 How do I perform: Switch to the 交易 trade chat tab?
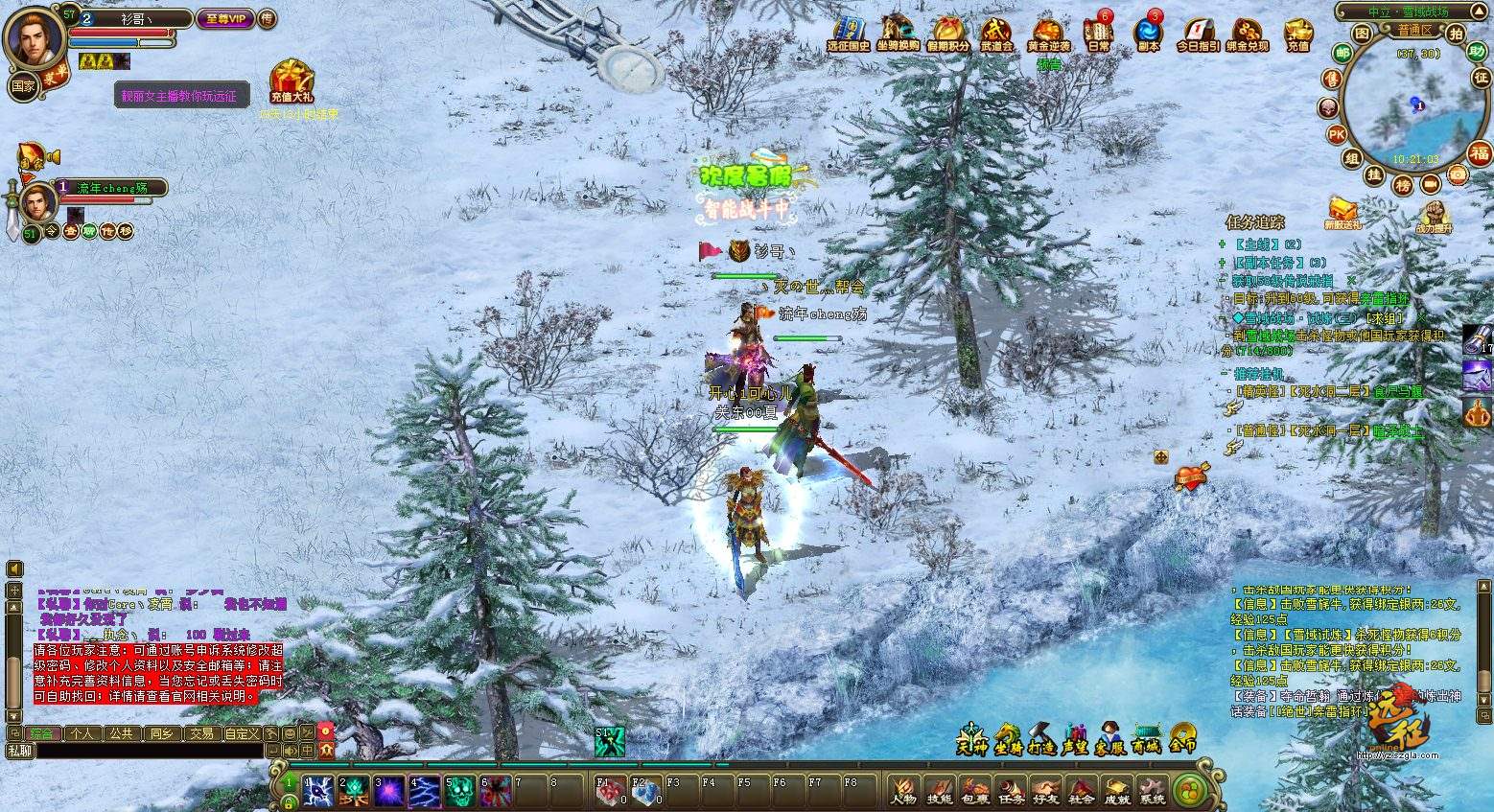(x=201, y=733)
